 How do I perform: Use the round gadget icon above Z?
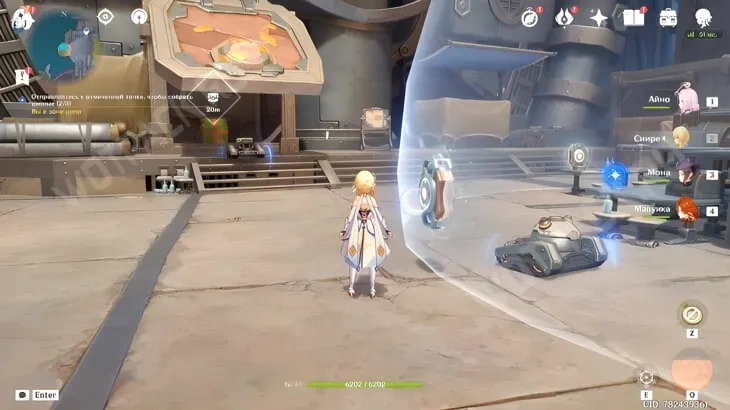point(691,314)
